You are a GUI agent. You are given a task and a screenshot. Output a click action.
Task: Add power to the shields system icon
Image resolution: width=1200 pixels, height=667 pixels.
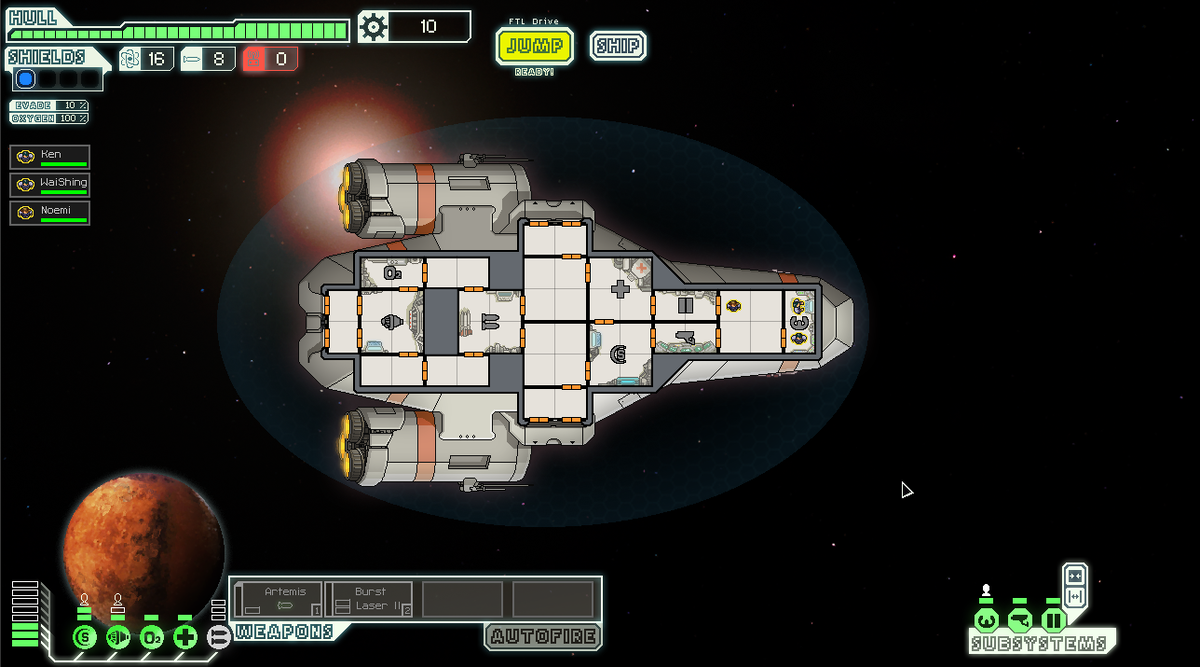point(85,636)
